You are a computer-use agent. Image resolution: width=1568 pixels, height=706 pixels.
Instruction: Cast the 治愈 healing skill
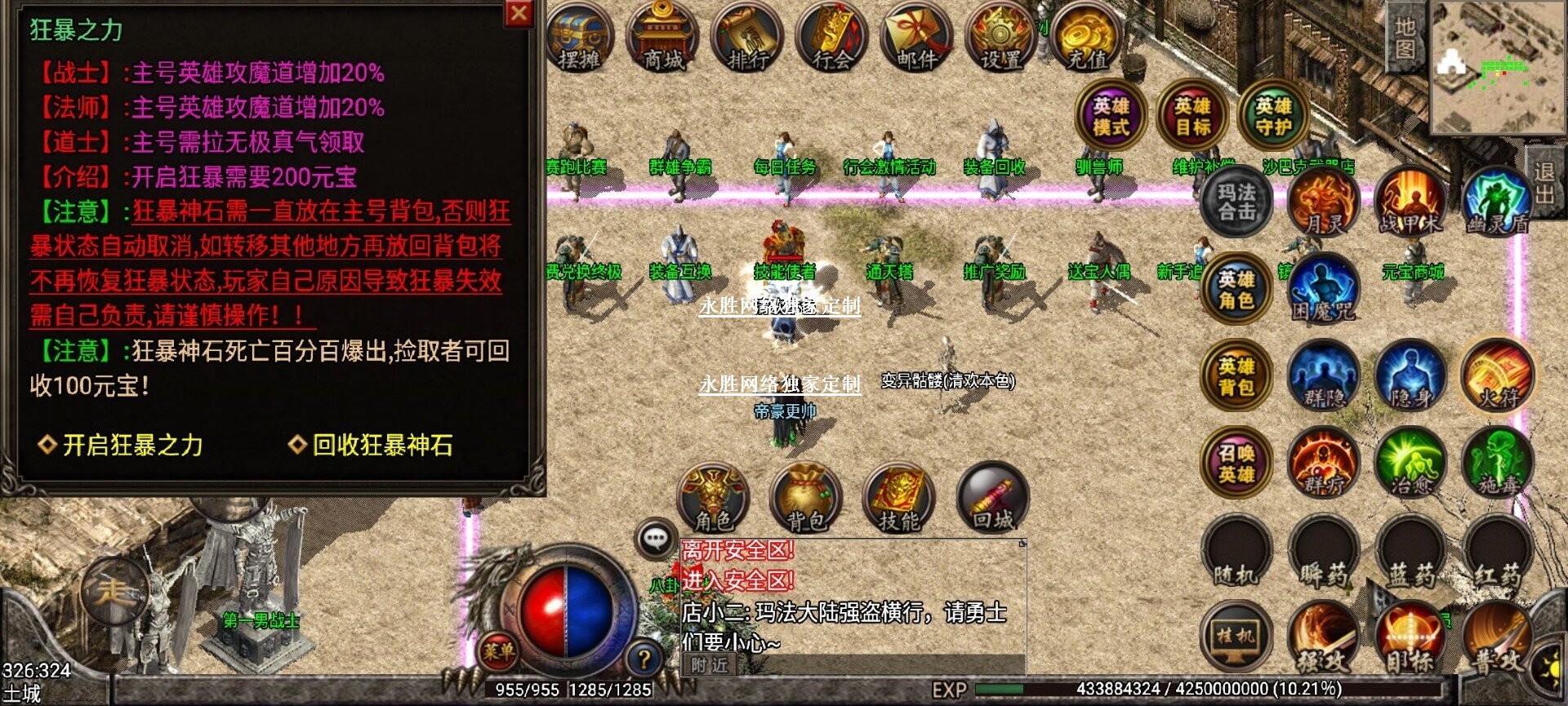(1410, 463)
